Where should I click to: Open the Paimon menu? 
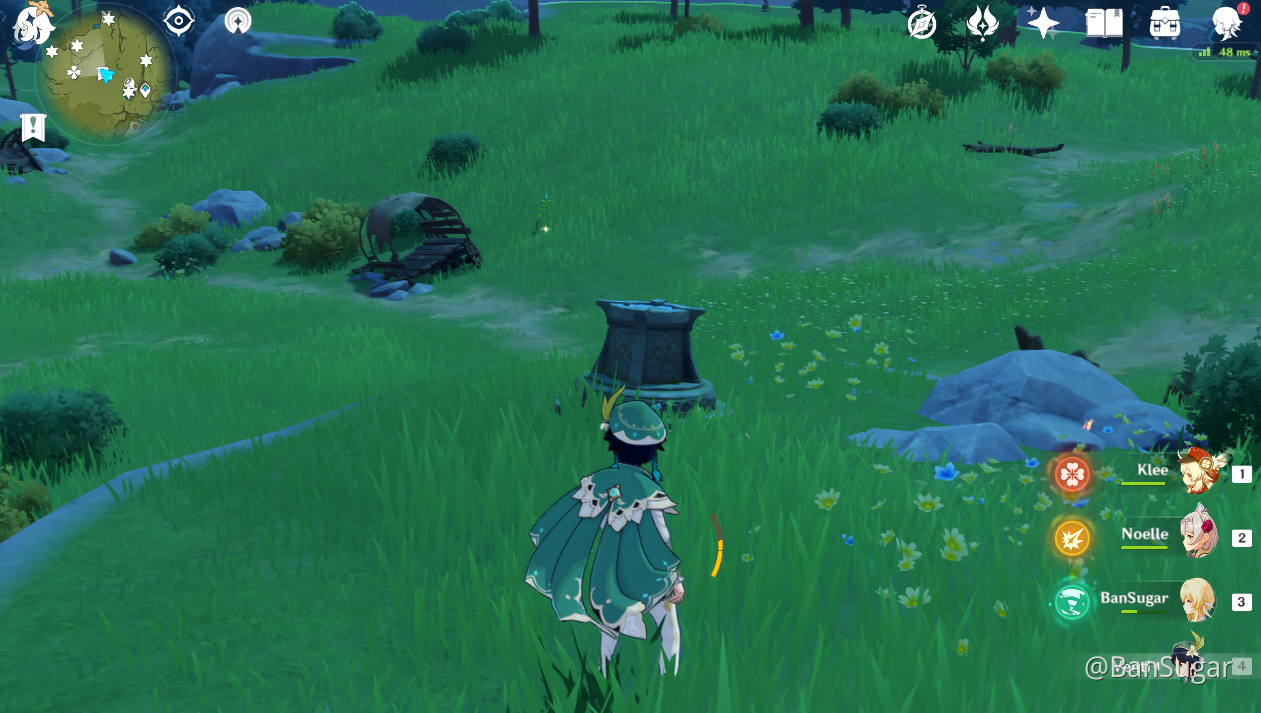[x=33, y=22]
